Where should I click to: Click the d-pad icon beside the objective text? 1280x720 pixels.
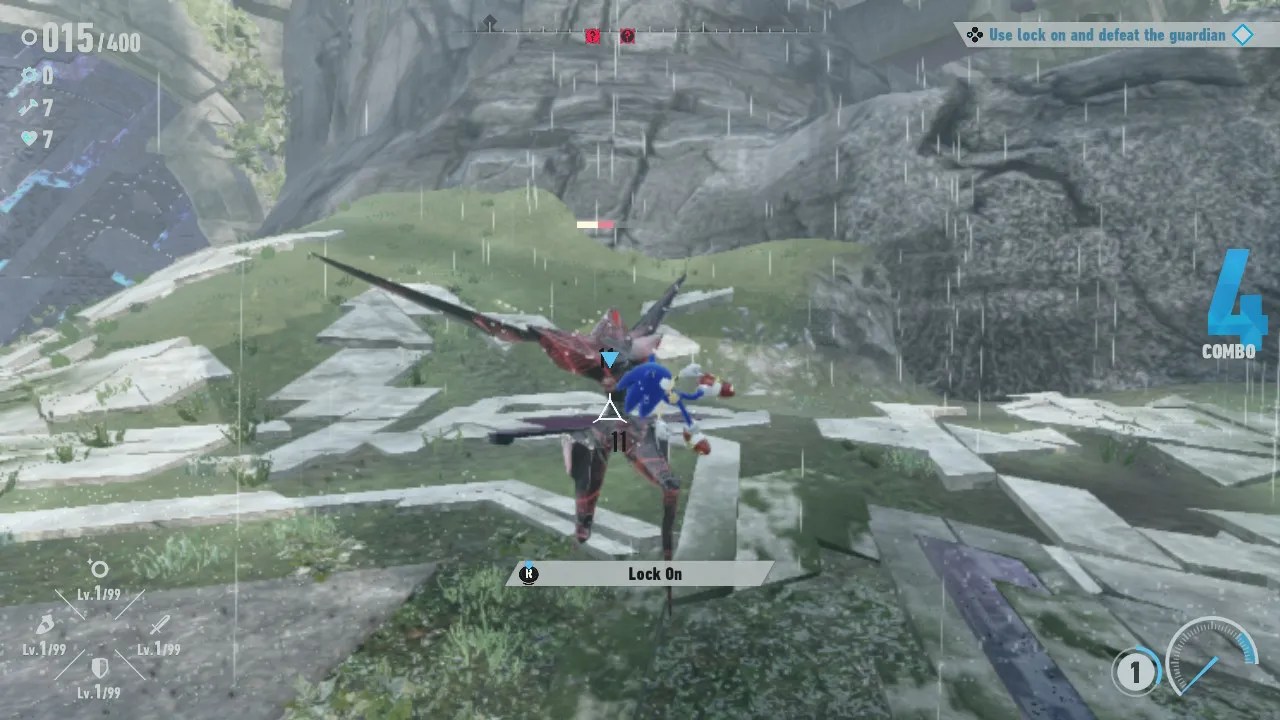click(x=974, y=35)
